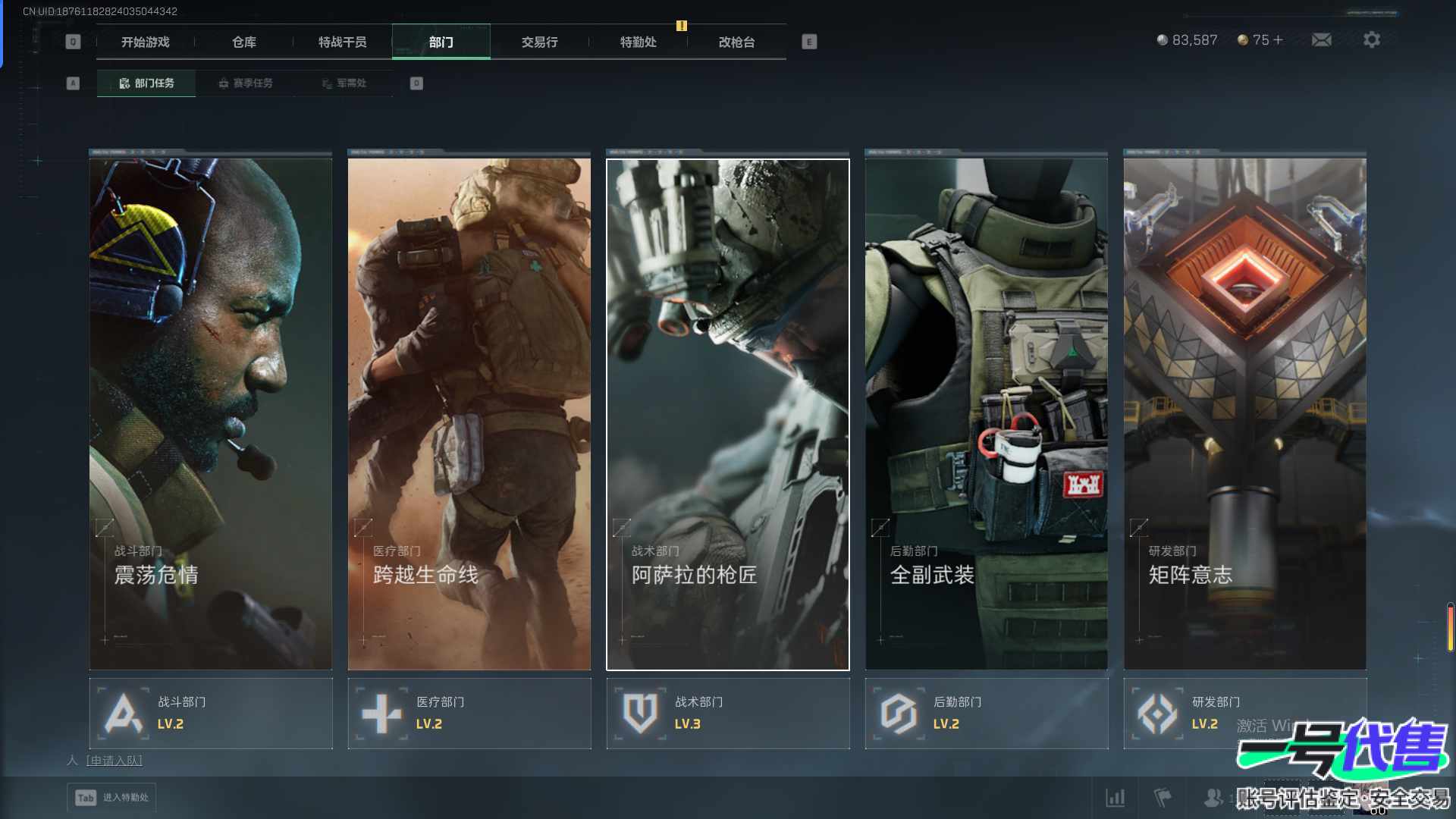Image resolution: width=1456 pixels, height=819 pixels.
Task: Go to the 交易行 tab
Action: (x=540, y=42)
